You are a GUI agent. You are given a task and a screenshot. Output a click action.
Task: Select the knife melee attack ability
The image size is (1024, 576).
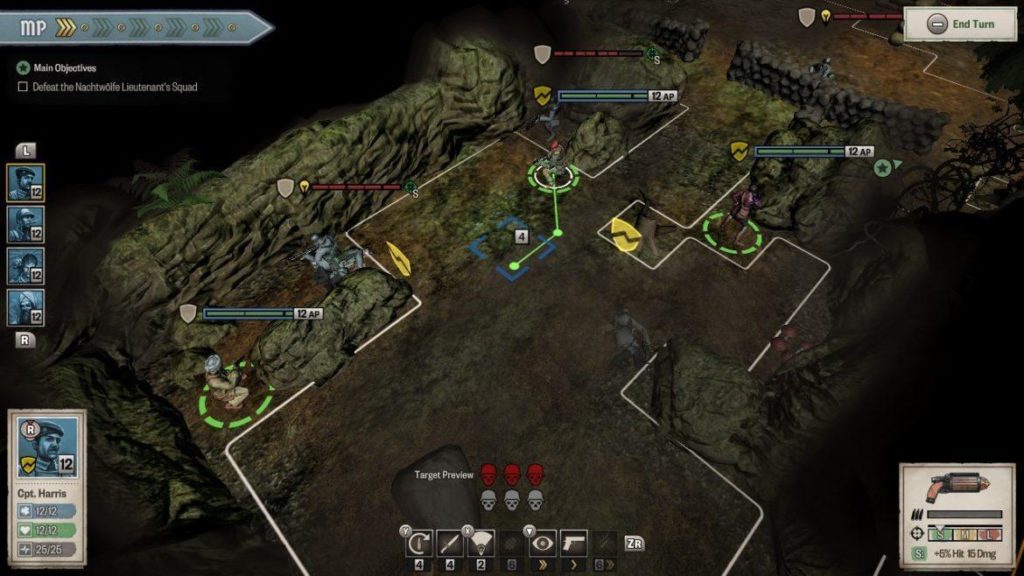(449, 543)
